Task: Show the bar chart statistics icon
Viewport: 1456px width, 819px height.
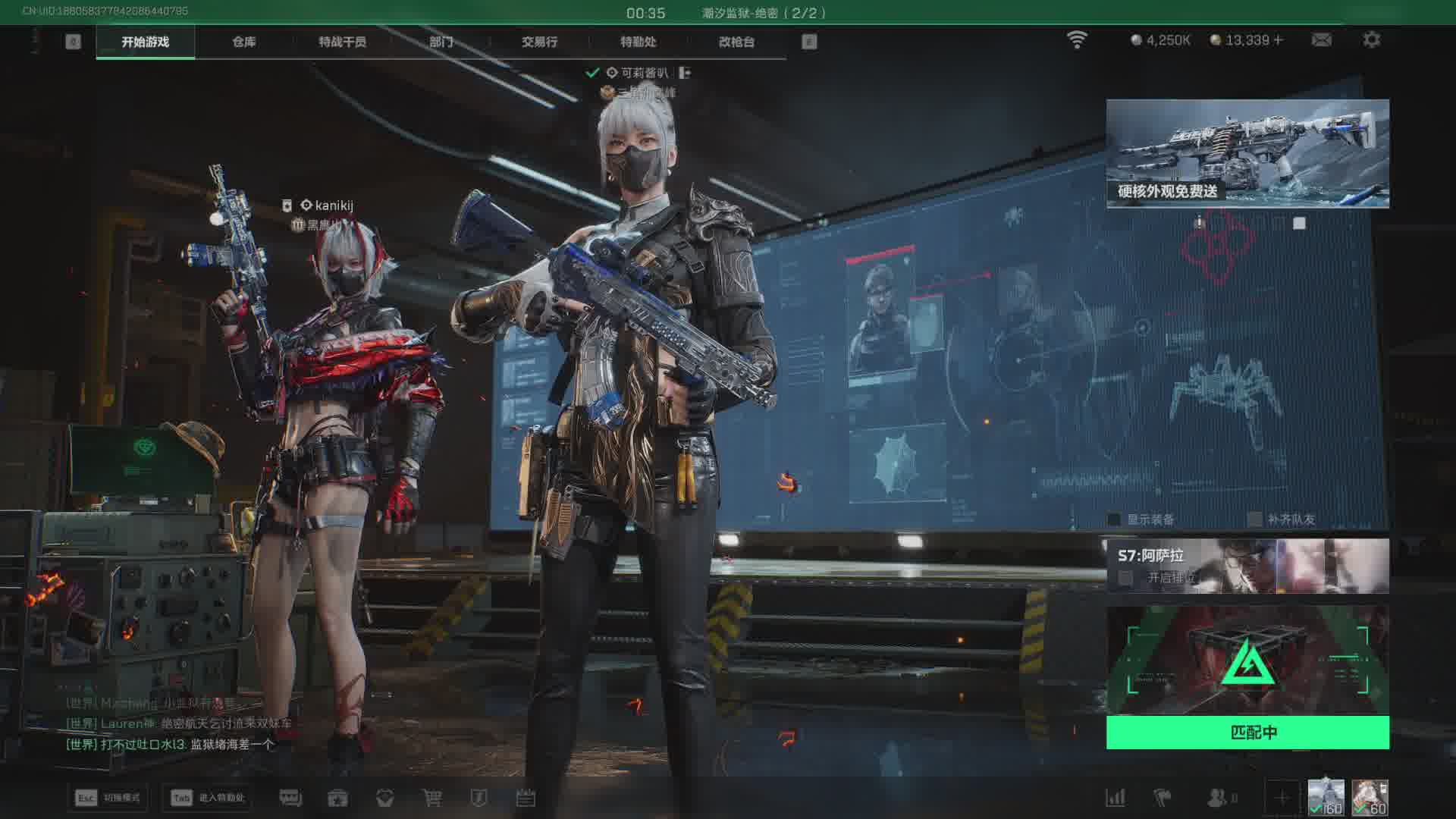Action: tap(1116, 798)
